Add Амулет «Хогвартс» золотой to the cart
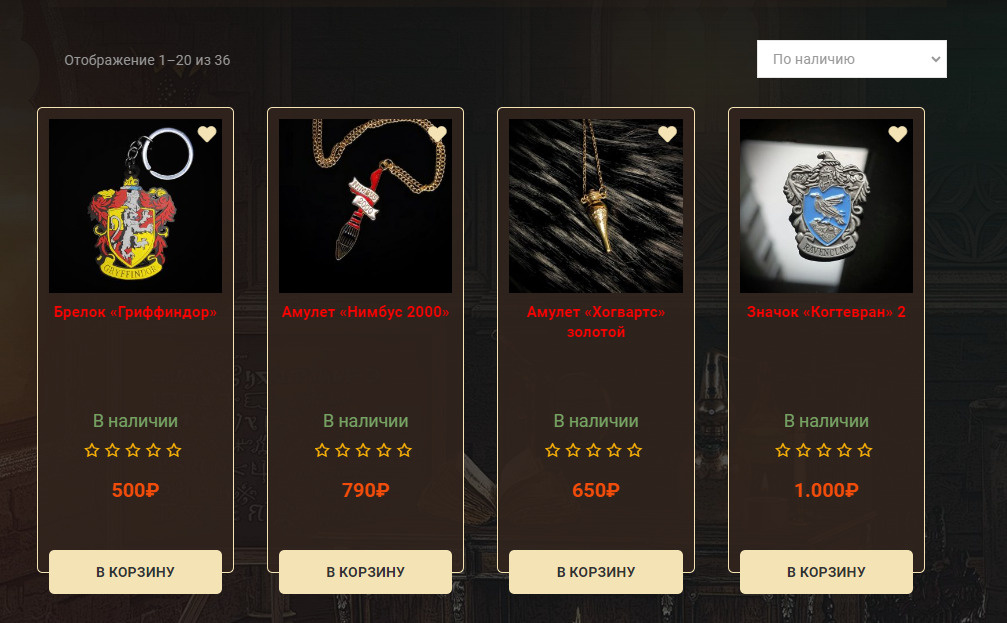This screenshot has width=1007, height=623. pos(596,572)
